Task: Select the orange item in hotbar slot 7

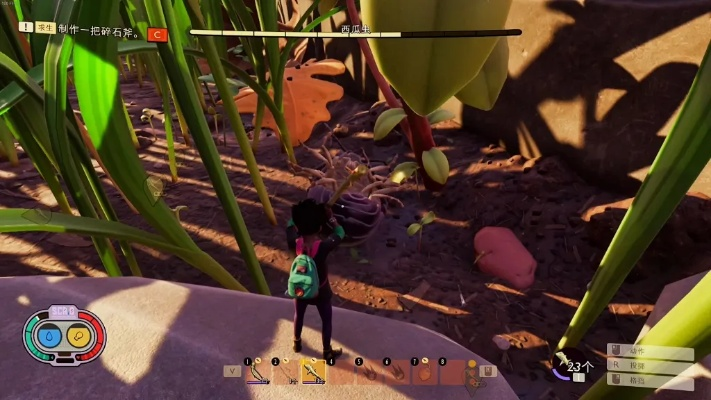Action: pos(424,372)
